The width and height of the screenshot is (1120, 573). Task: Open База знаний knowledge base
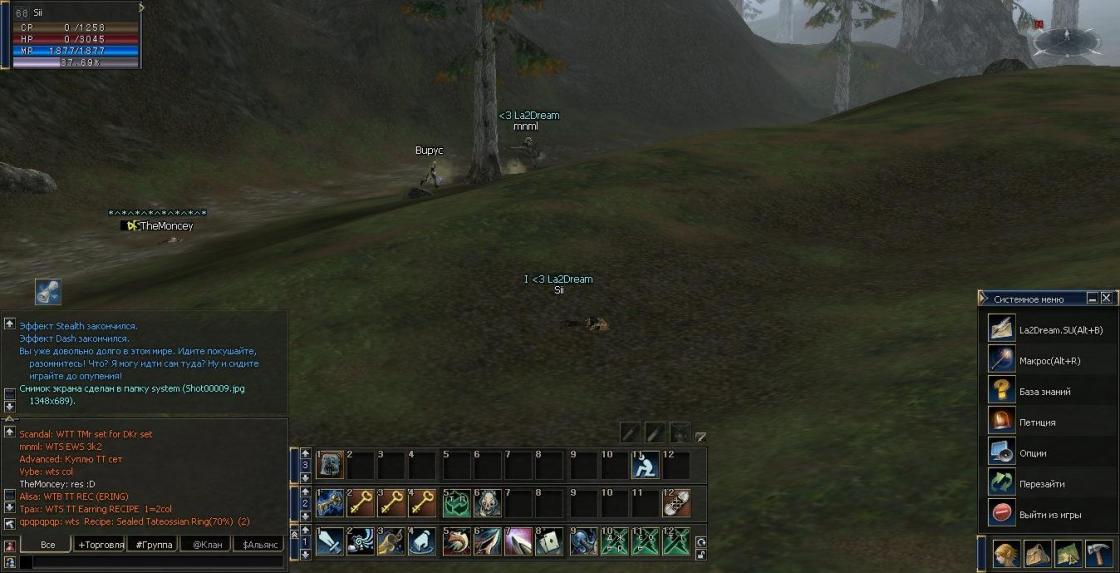1044,392
